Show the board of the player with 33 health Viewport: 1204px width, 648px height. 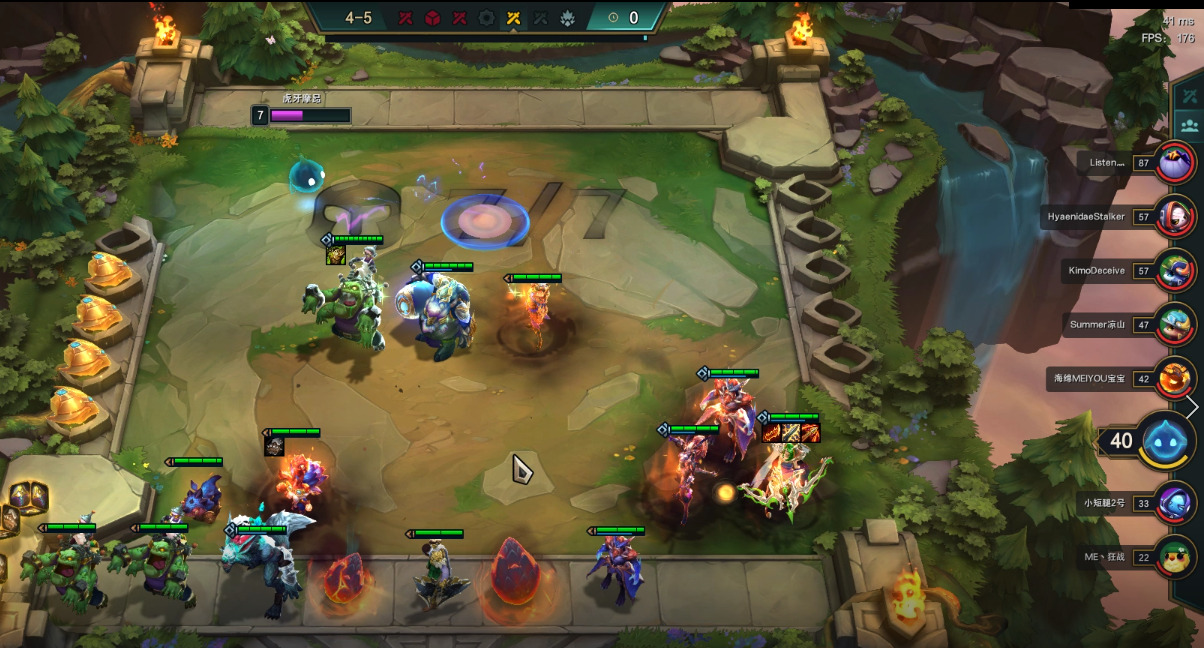(1175, 502)
